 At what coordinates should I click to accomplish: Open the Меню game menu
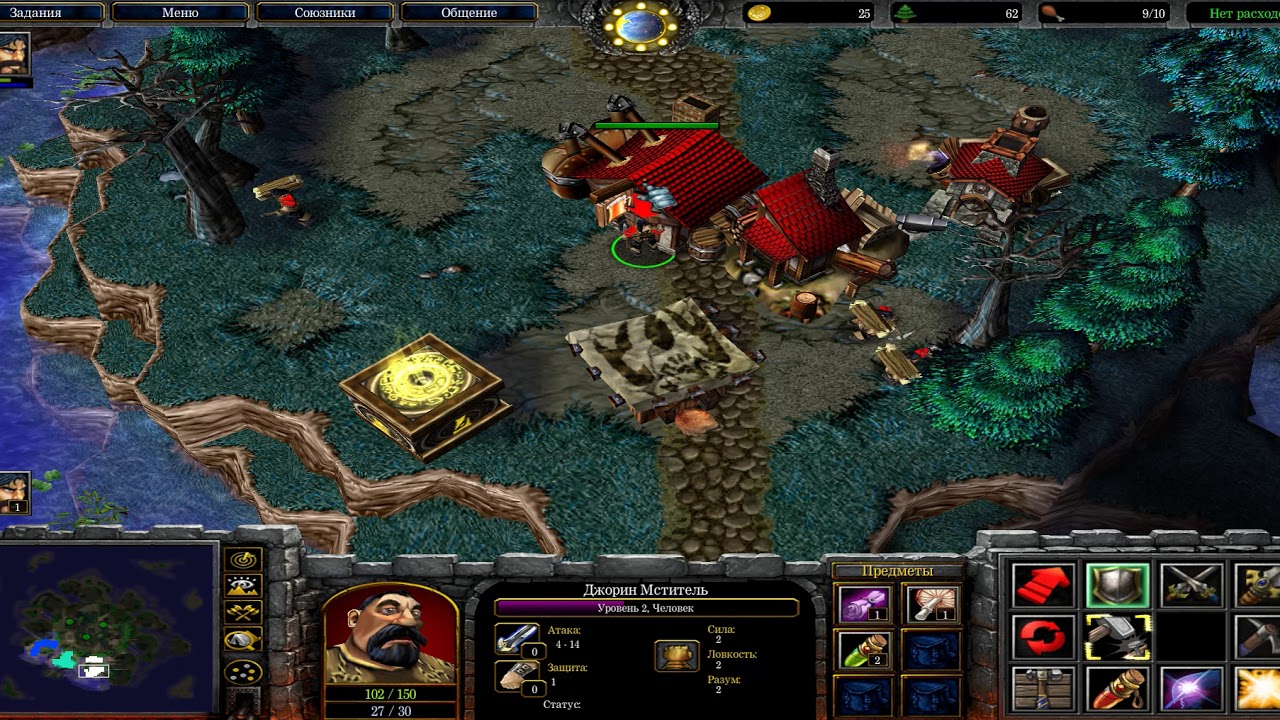pyautogui.click(x=180, y=13)
